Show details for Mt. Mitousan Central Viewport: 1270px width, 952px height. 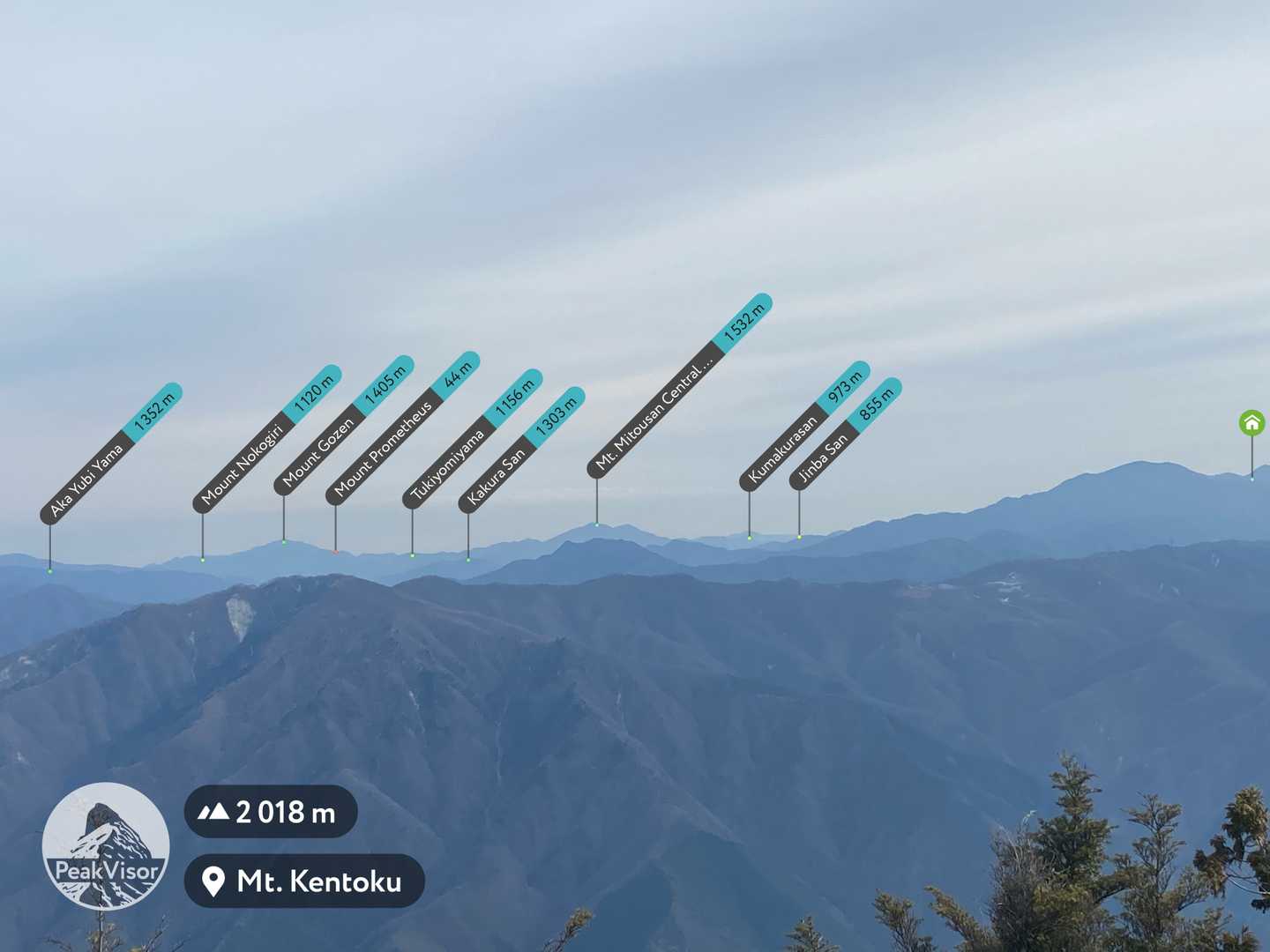pyautogui.click(x=679, y=386)
